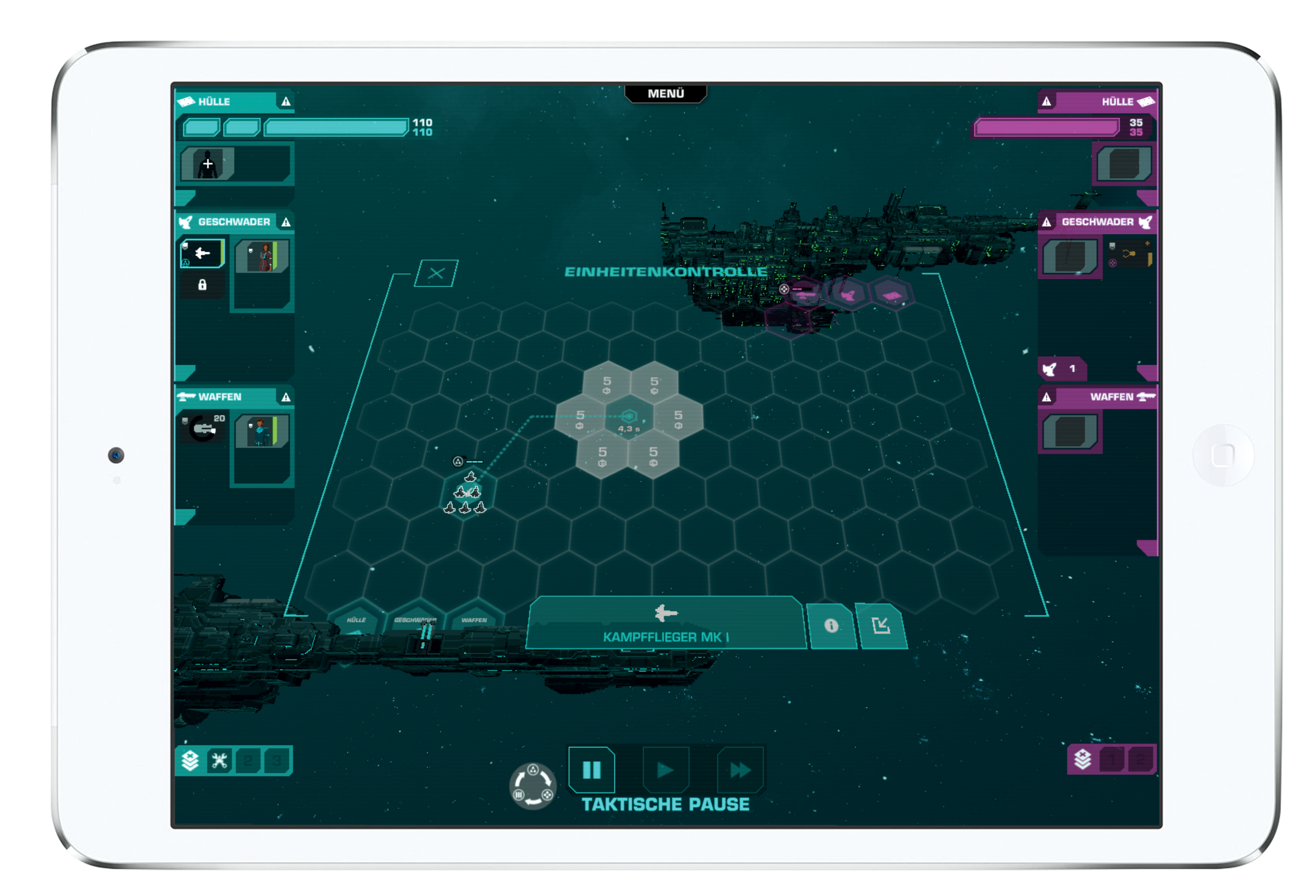Set fast-forward game speed
The image size is (1316, 896).
point(740,770)
